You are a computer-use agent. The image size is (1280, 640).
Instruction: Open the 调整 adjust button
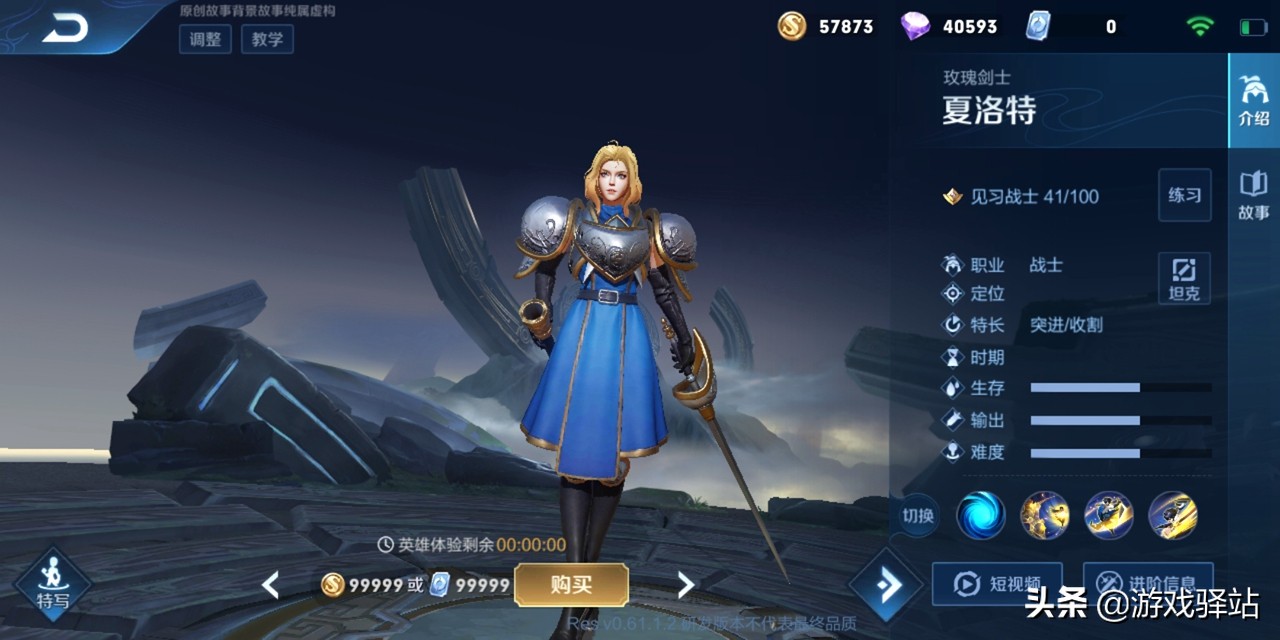point(205,39)
